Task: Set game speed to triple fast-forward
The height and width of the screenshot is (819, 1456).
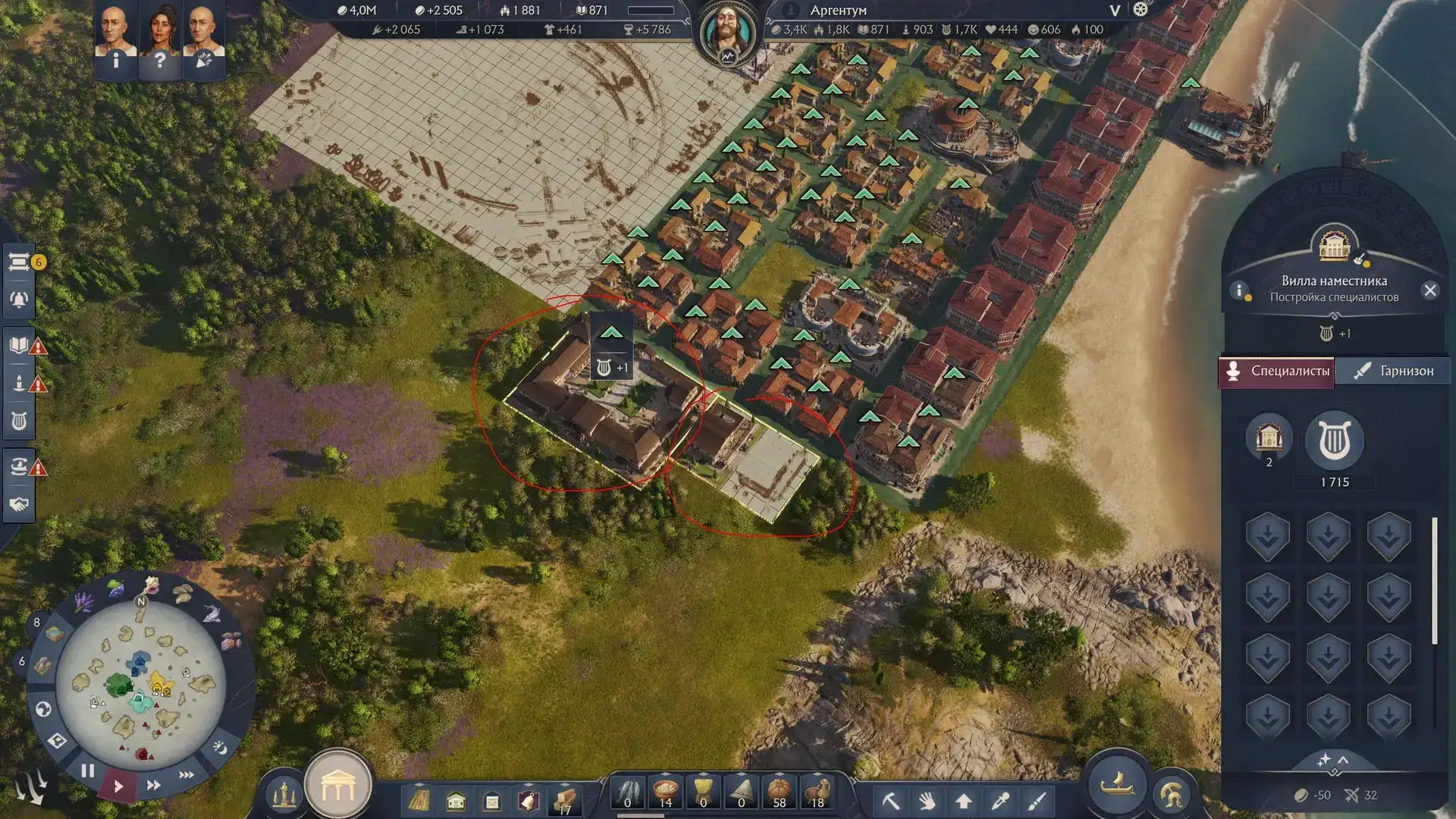Action: (x=186, y=775)
